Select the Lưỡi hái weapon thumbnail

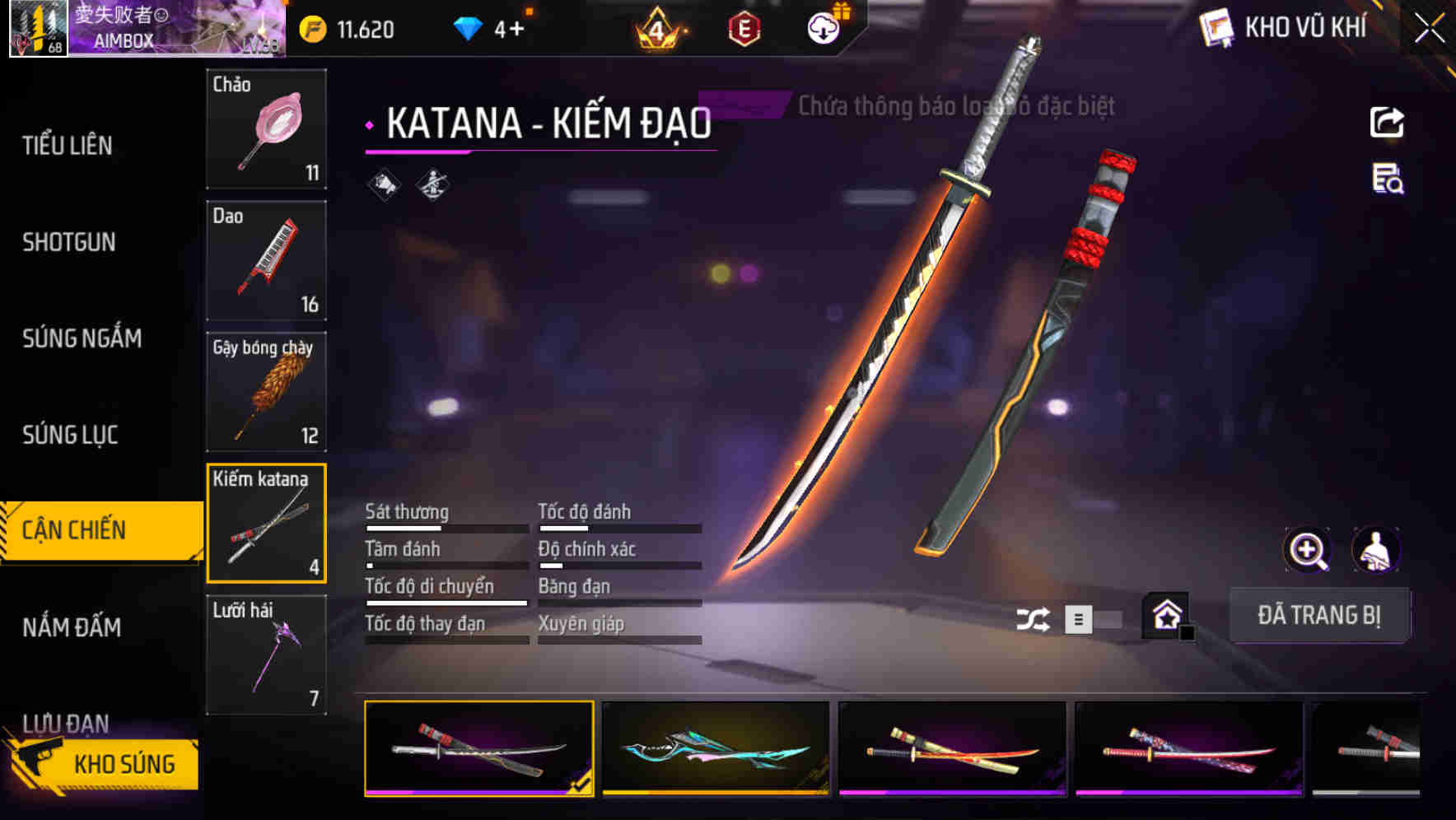(265, 655)
